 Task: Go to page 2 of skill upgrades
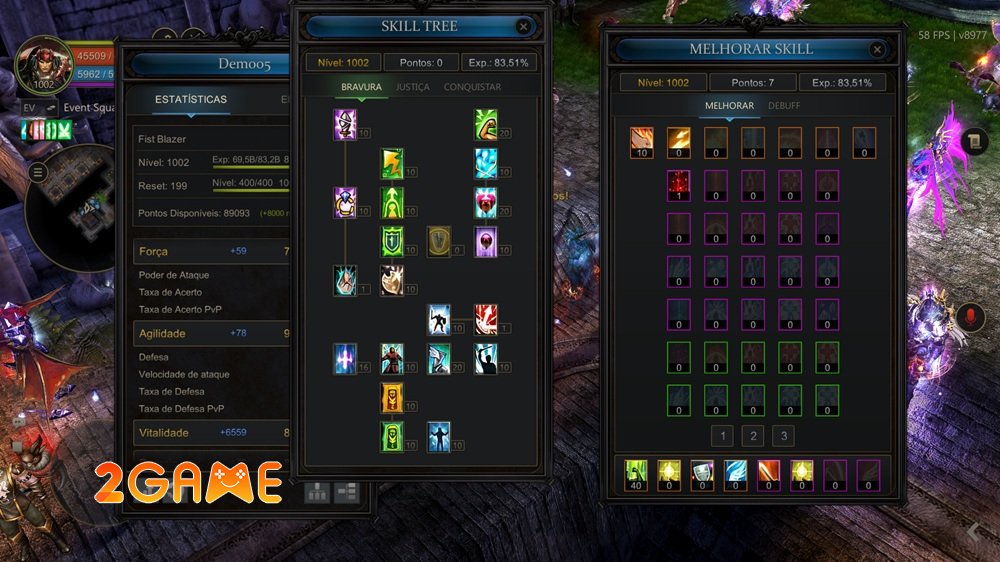754,436
